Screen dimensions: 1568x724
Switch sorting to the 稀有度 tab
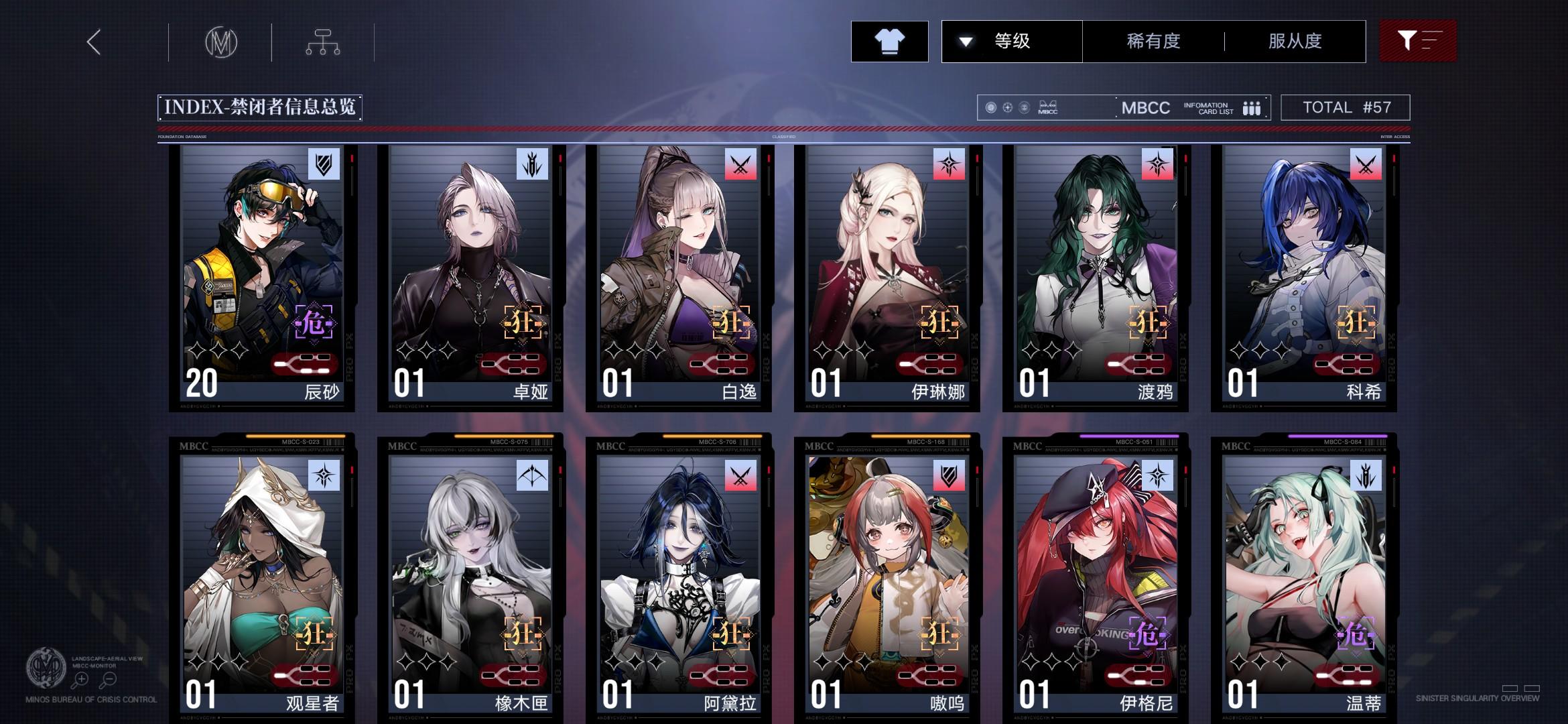point(1154,42)
